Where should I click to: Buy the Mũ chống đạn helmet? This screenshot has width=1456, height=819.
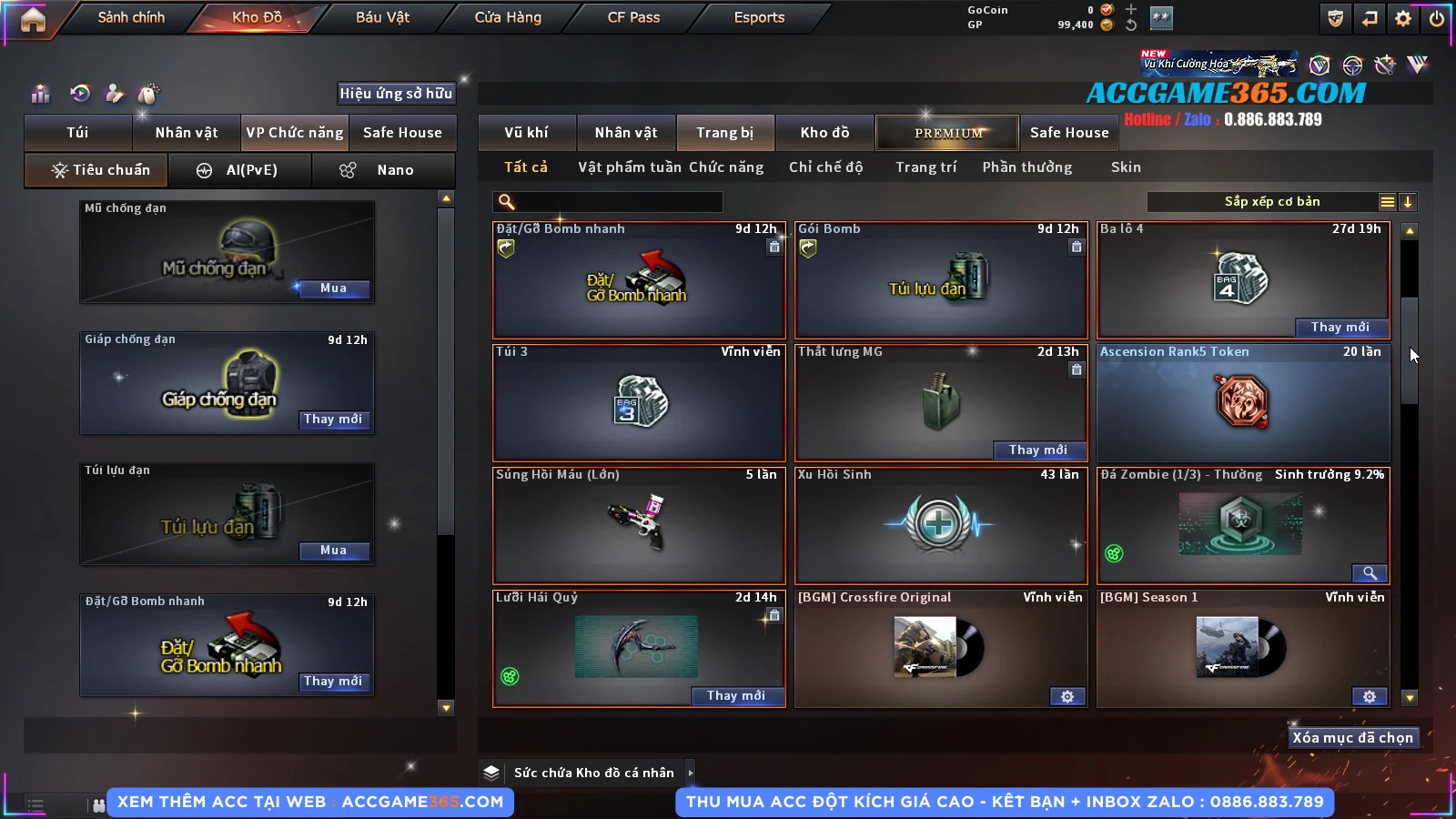(333, 288)
